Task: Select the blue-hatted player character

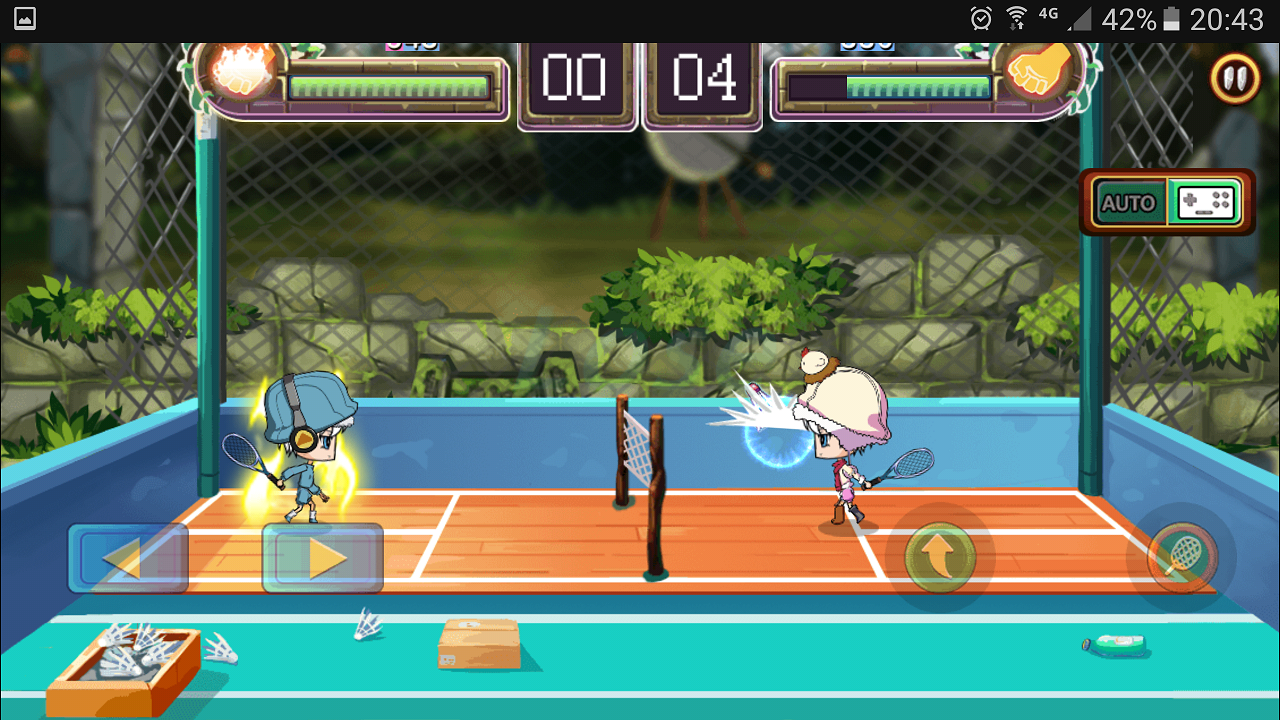Action: click(x=305, y=450)
